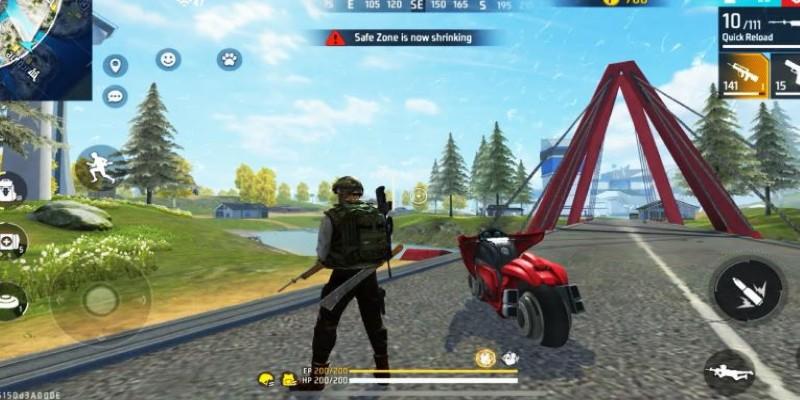Open the minimap
Screen dimensions: 800x400
click(x=45, y=47)
